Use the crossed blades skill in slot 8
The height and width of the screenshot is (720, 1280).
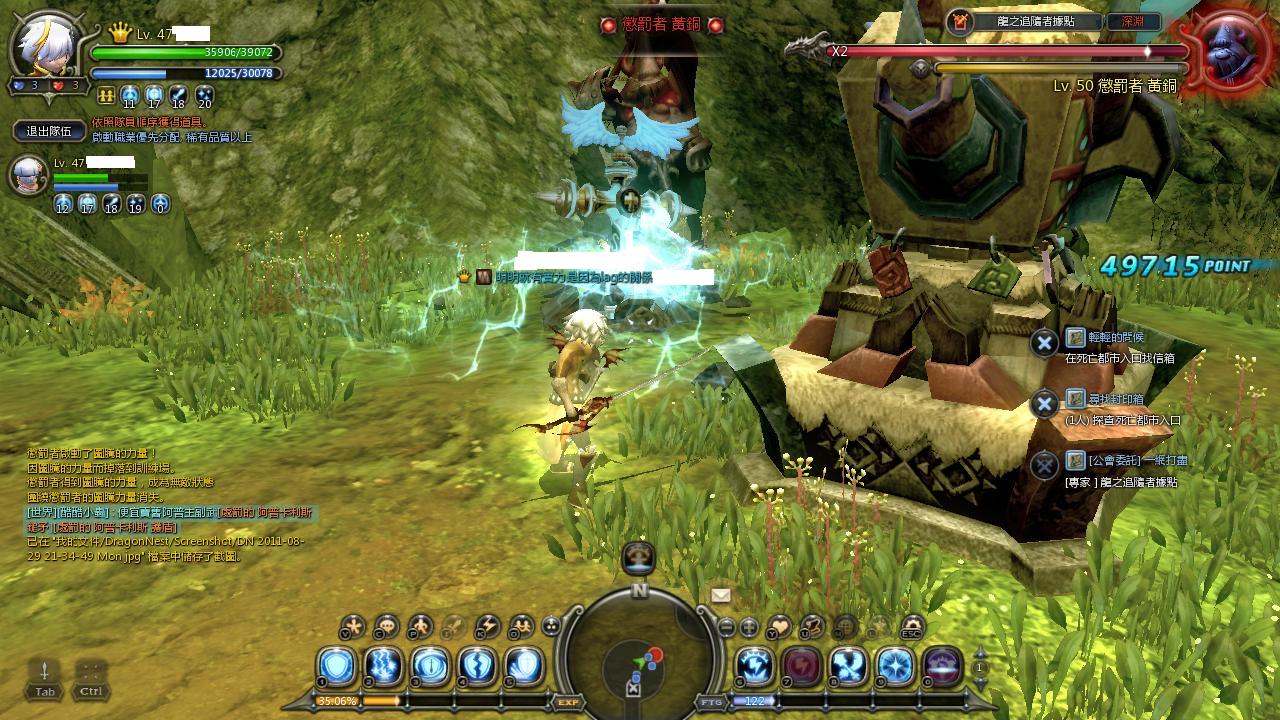[x=849, y=666]
